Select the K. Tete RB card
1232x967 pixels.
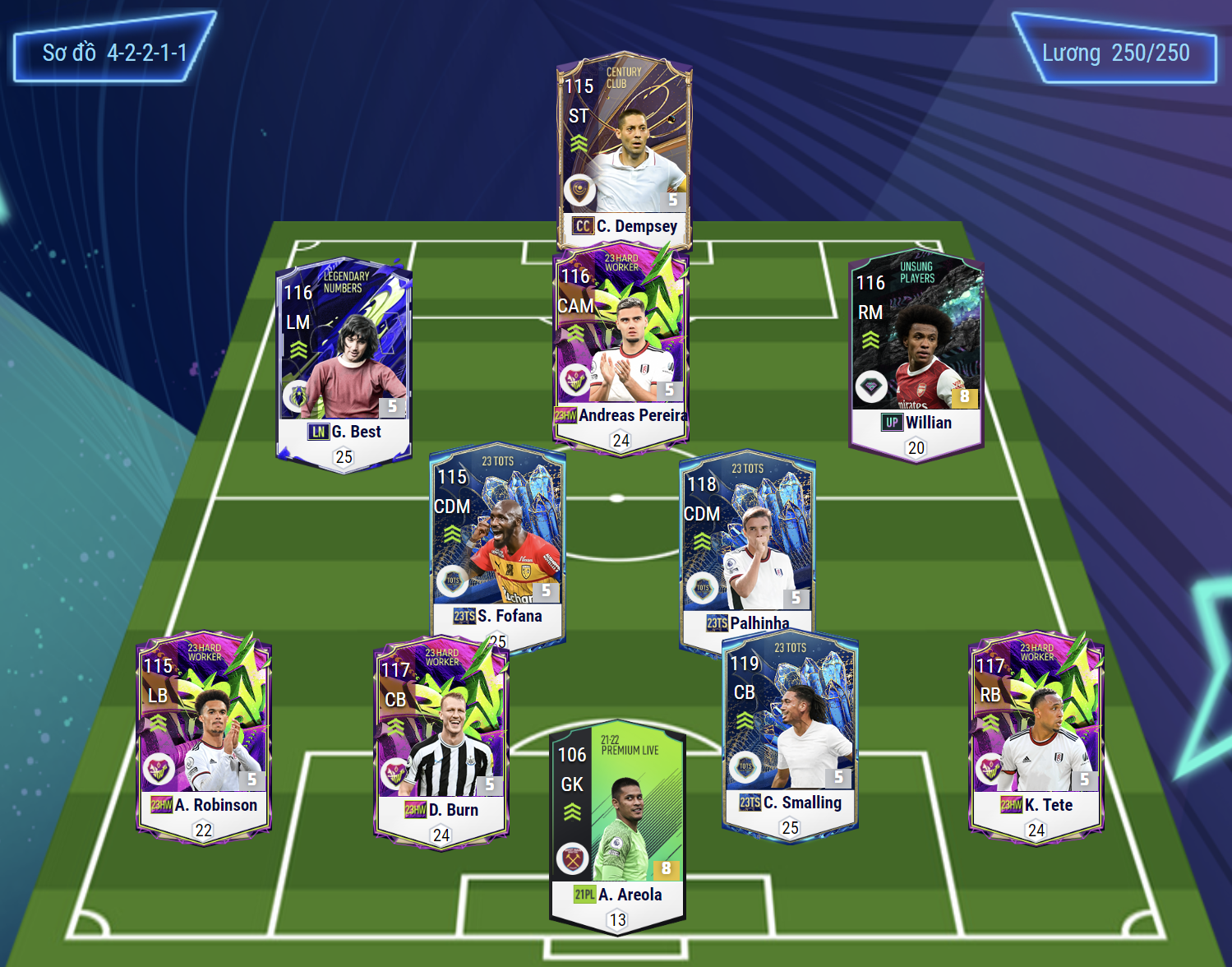coord(1036,732)
